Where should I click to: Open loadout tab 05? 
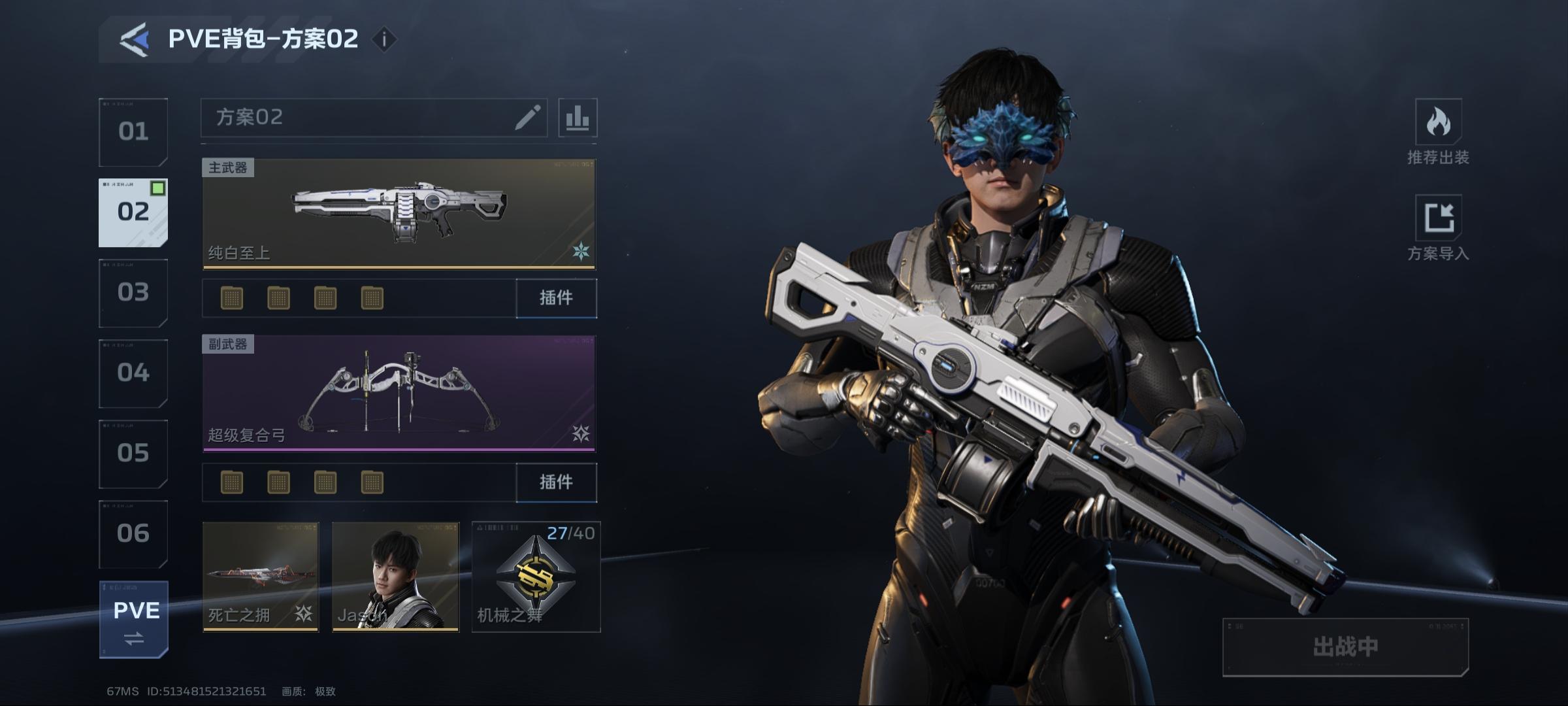133,453
